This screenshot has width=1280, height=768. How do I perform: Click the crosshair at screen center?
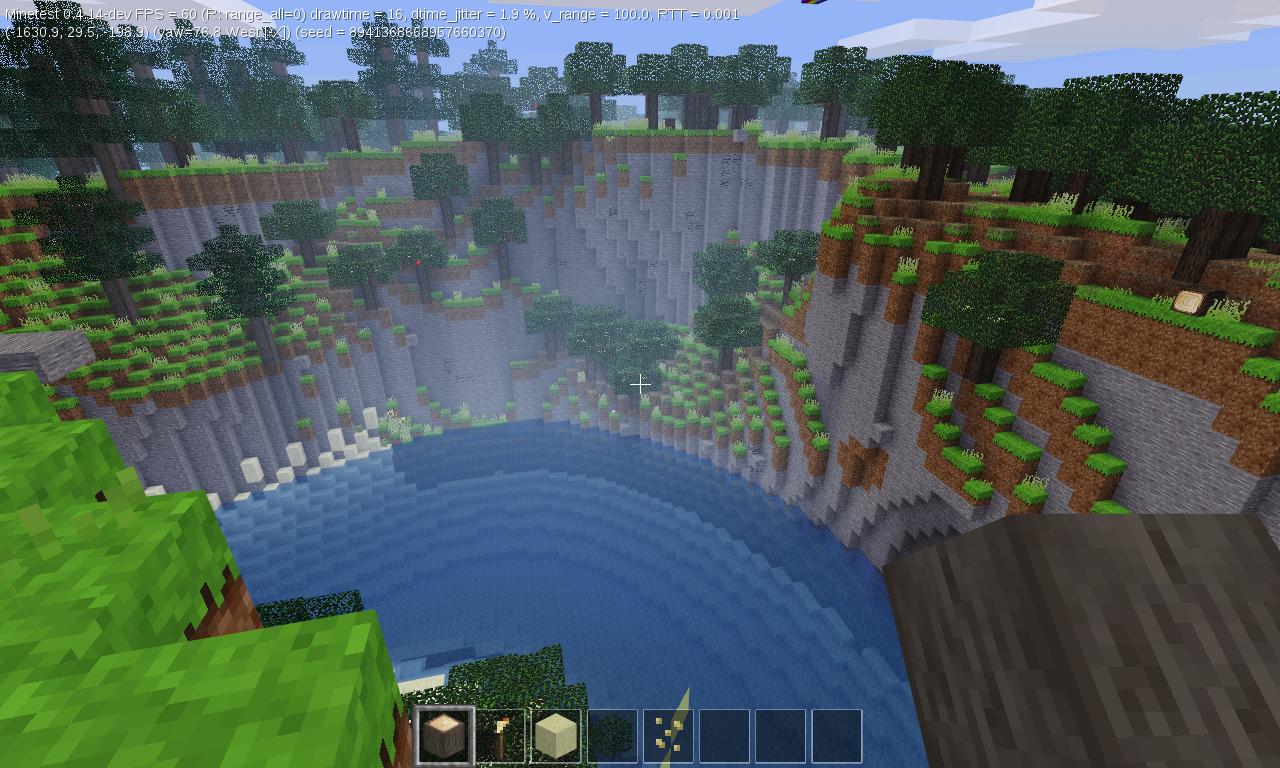(641, 384)
